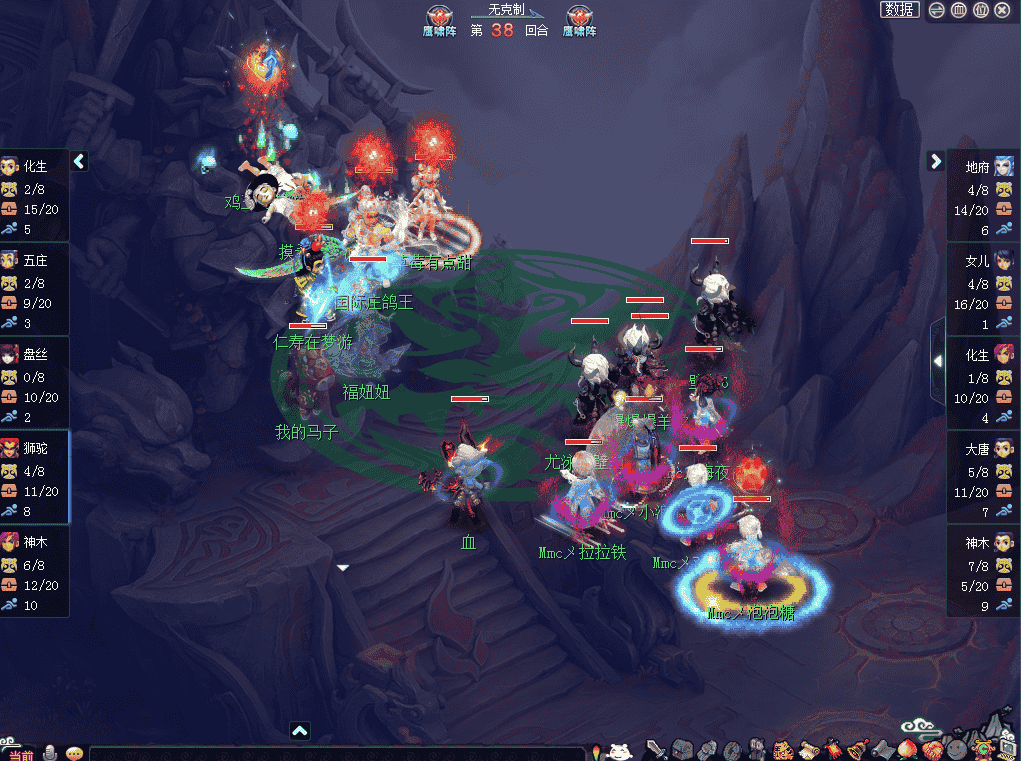Select the 狮驼 team member row
This screenshot has width=1021, height=761.
[x=35, y=478]
